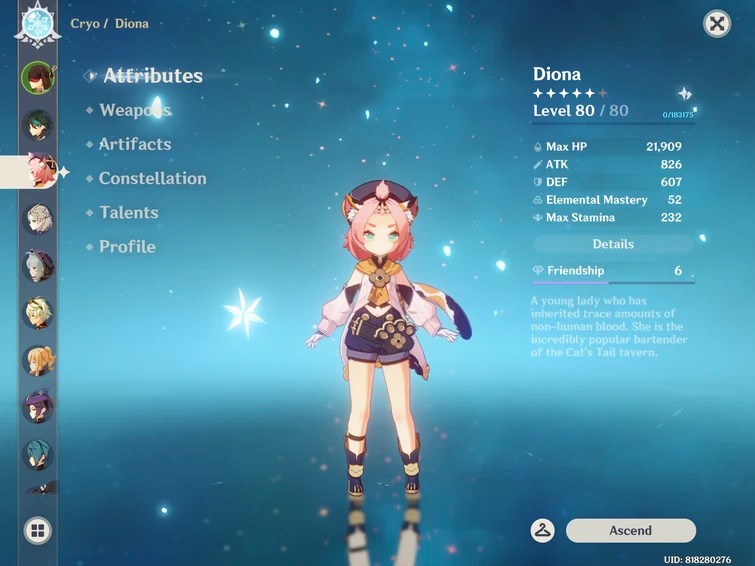The height and width of the screenshot is (566, 755).
Task: Select the top brown-haired character portrait
Action: pyautogui.click(x=38, y=77)
